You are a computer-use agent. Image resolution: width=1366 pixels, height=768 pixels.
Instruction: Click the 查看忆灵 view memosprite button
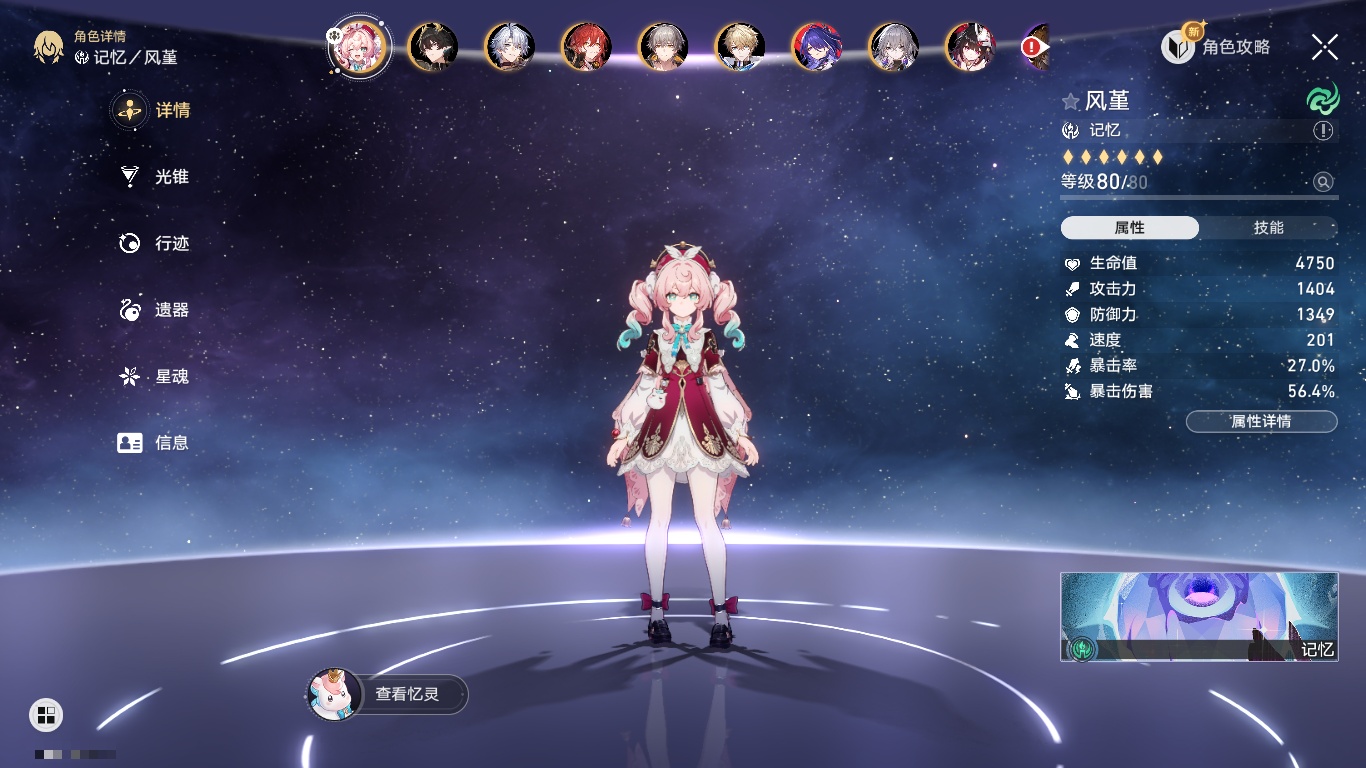(x=388, y=694)
